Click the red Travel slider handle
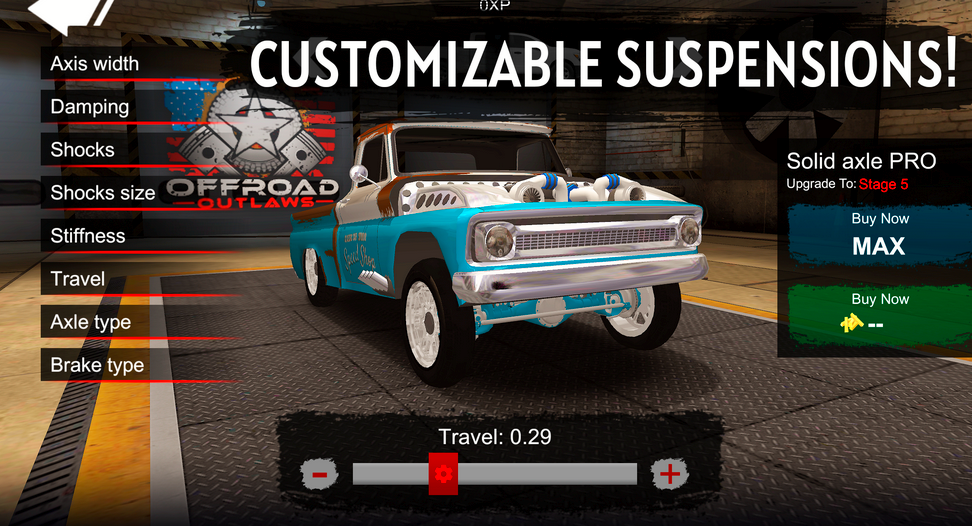The height and width of the screenshot is (526, 972). tap(443, 473)
